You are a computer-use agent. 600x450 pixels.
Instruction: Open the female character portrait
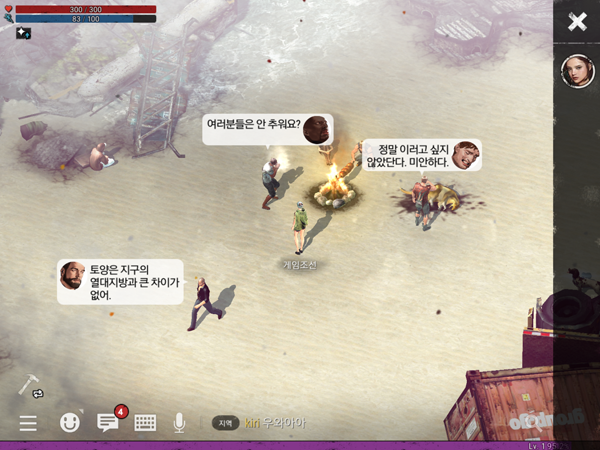coord(577,71)
